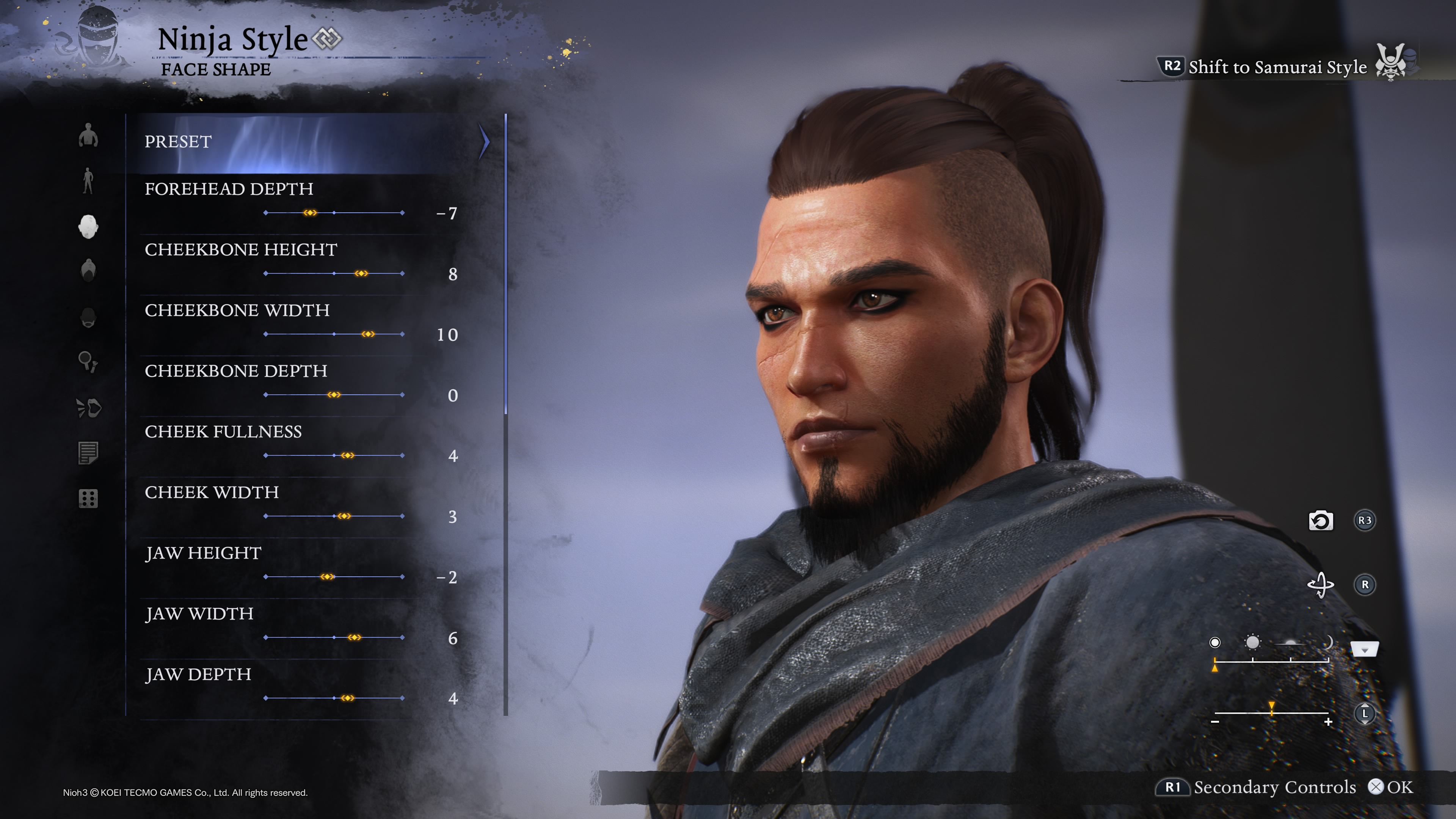Set the Cheekbone Height slider

click(361, 273)
